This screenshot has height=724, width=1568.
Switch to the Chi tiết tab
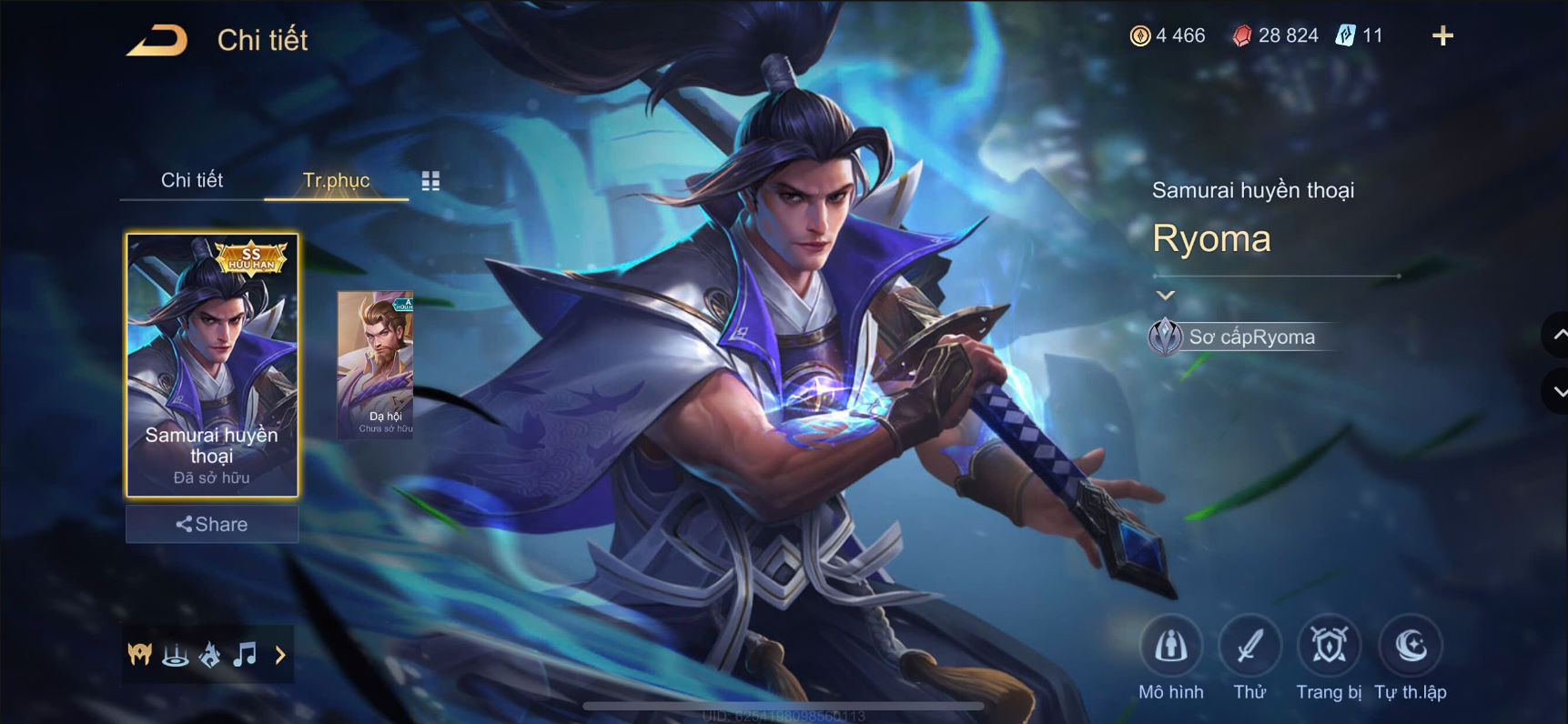(192, 180)
